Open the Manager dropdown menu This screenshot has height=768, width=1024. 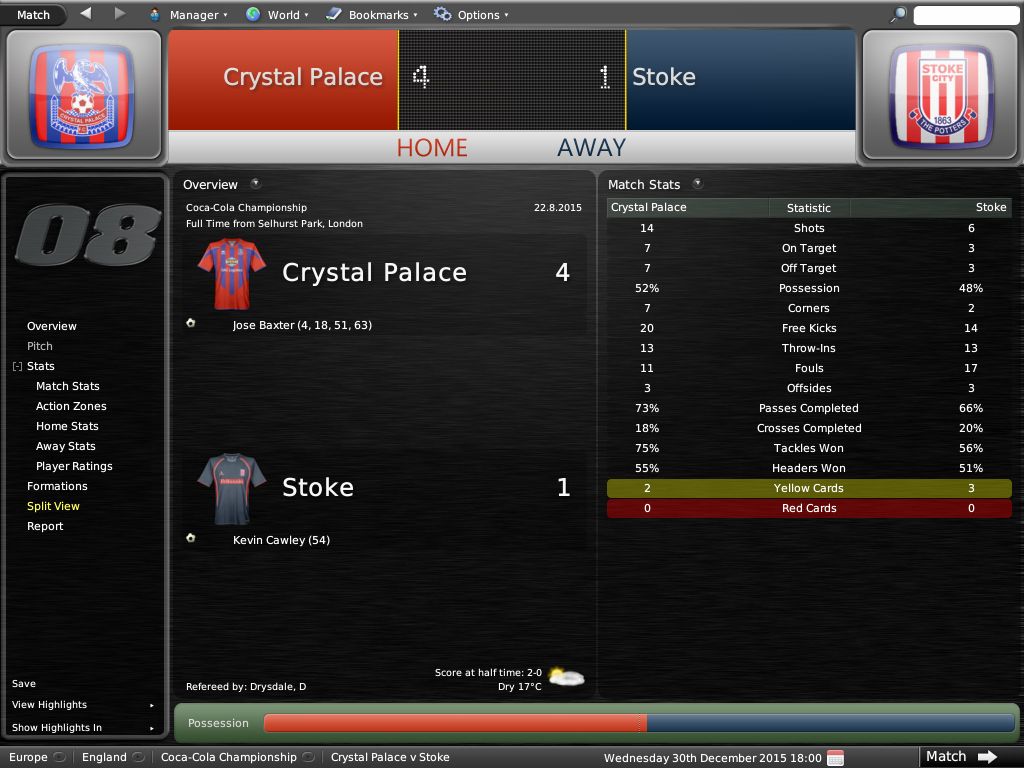point(188,15)
